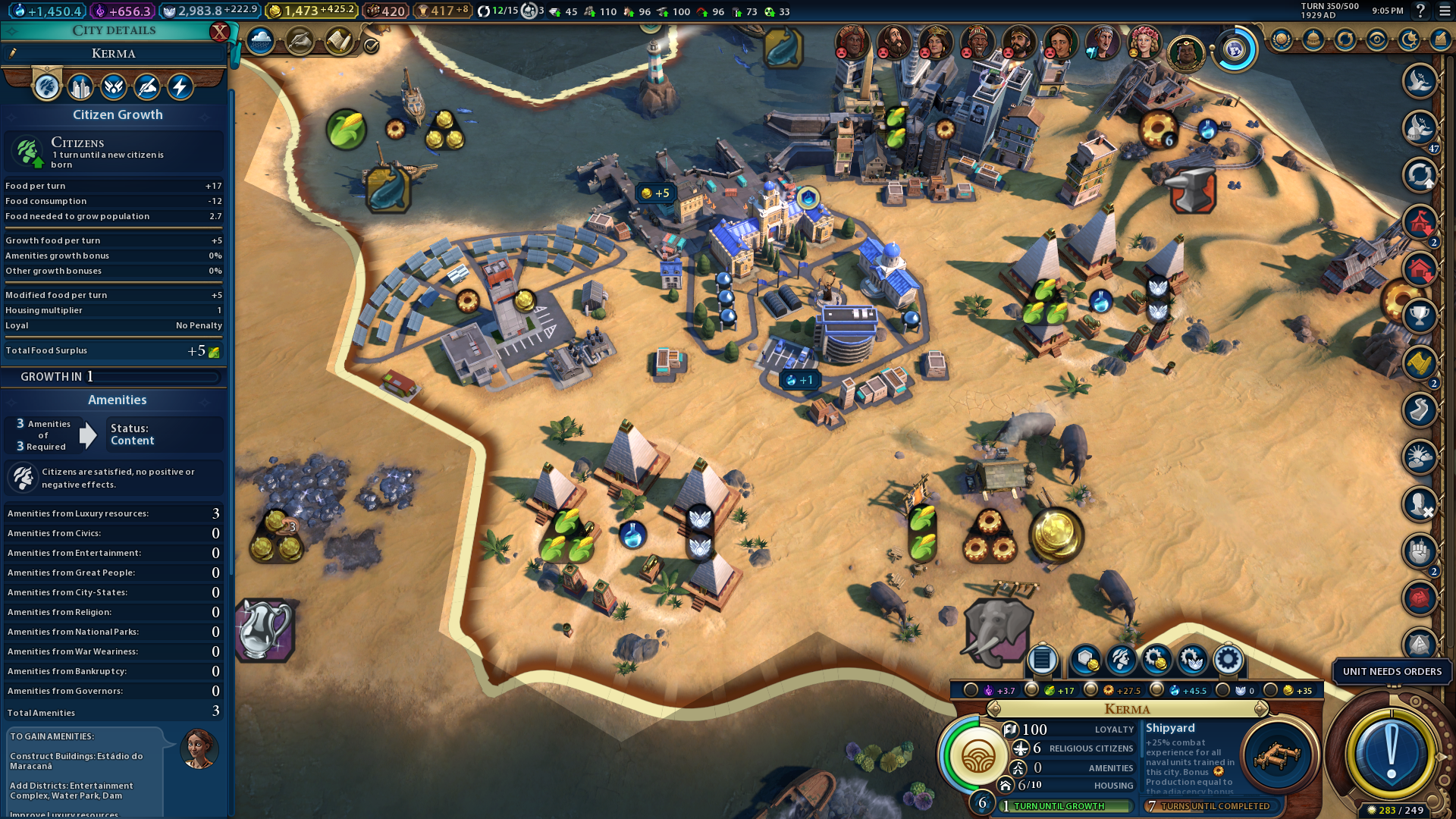This screenshot has height=819, width=1456.
Task: Switch to the skyscraper buildings tab
Action: 80,87
